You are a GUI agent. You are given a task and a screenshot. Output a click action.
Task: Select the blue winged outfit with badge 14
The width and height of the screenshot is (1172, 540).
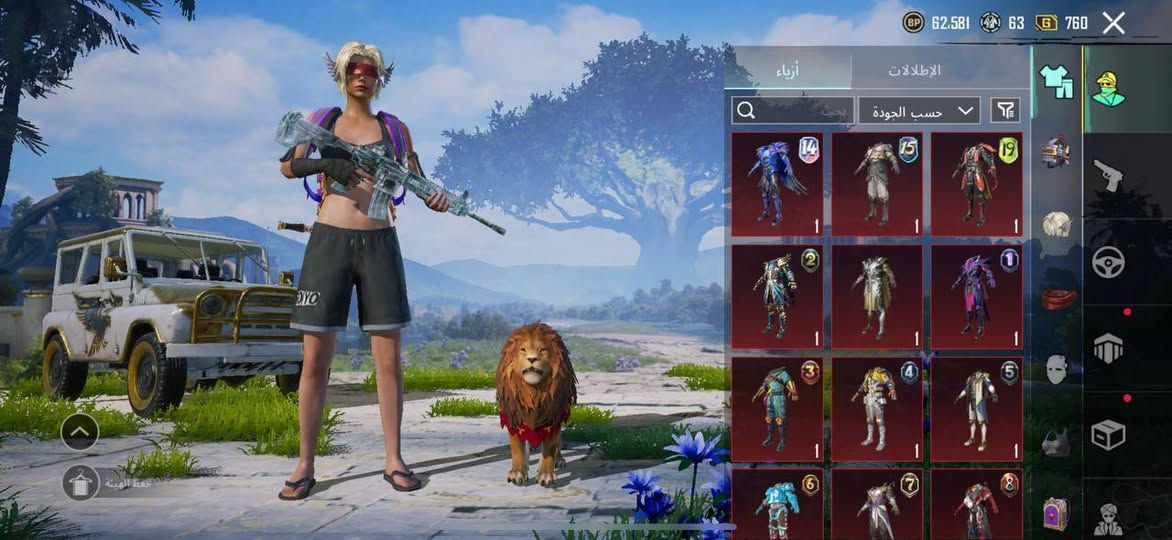[778, 184]
